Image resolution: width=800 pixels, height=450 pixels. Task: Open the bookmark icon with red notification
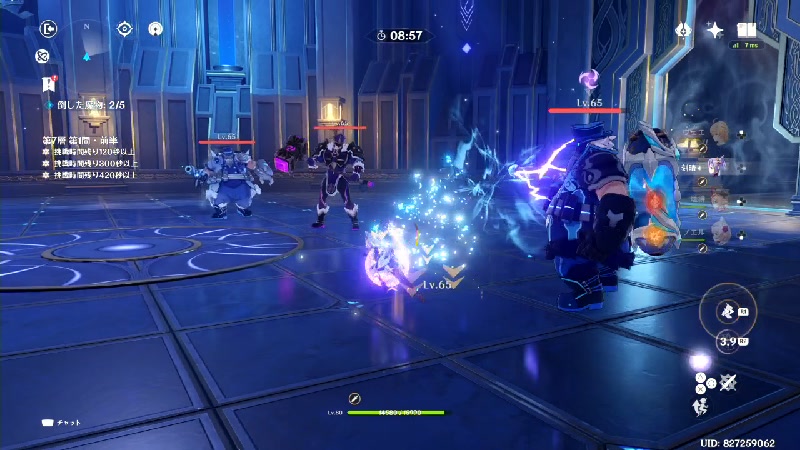[x=48, y=84]
